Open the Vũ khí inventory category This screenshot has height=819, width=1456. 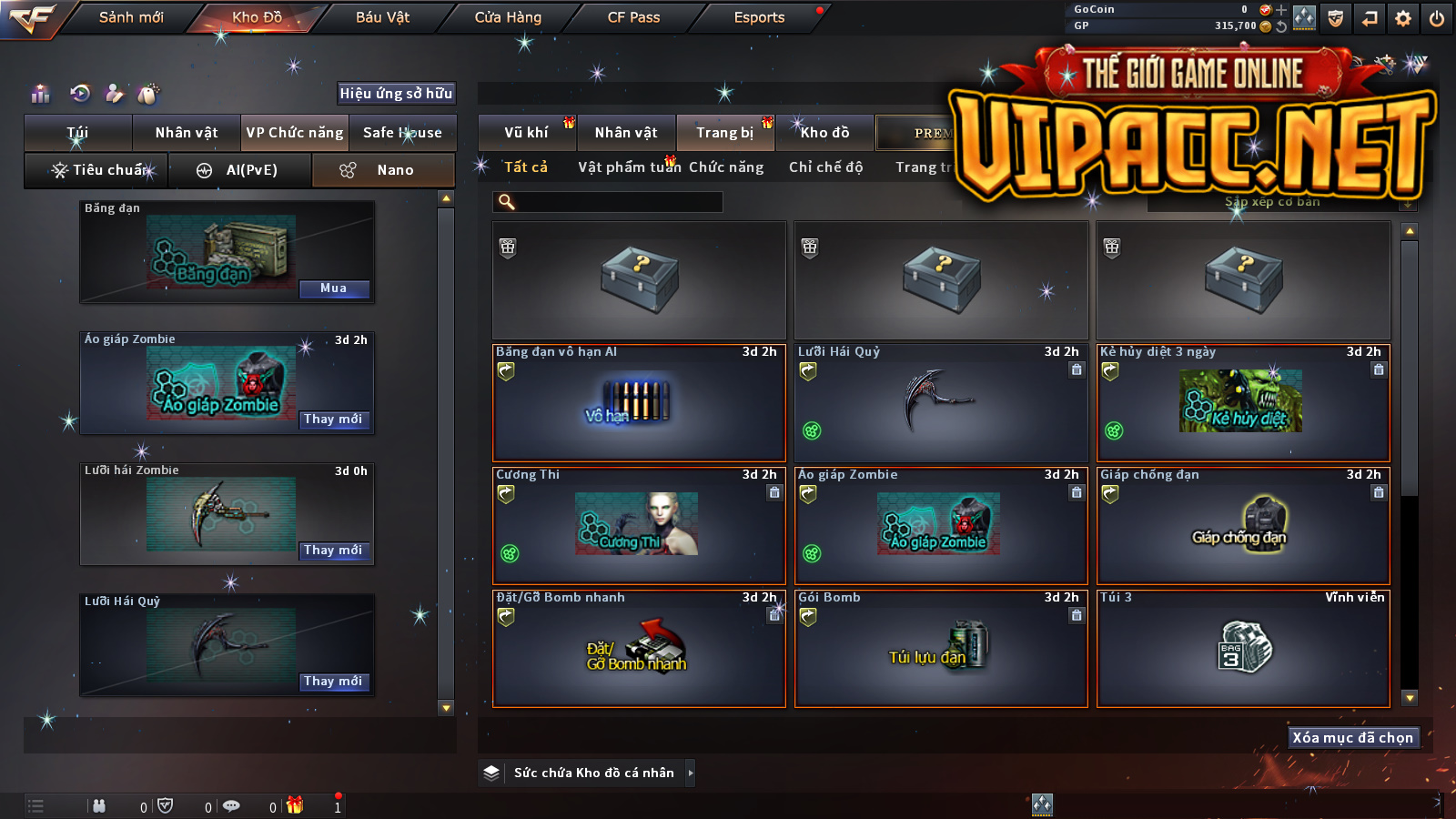tap(527, 133)
